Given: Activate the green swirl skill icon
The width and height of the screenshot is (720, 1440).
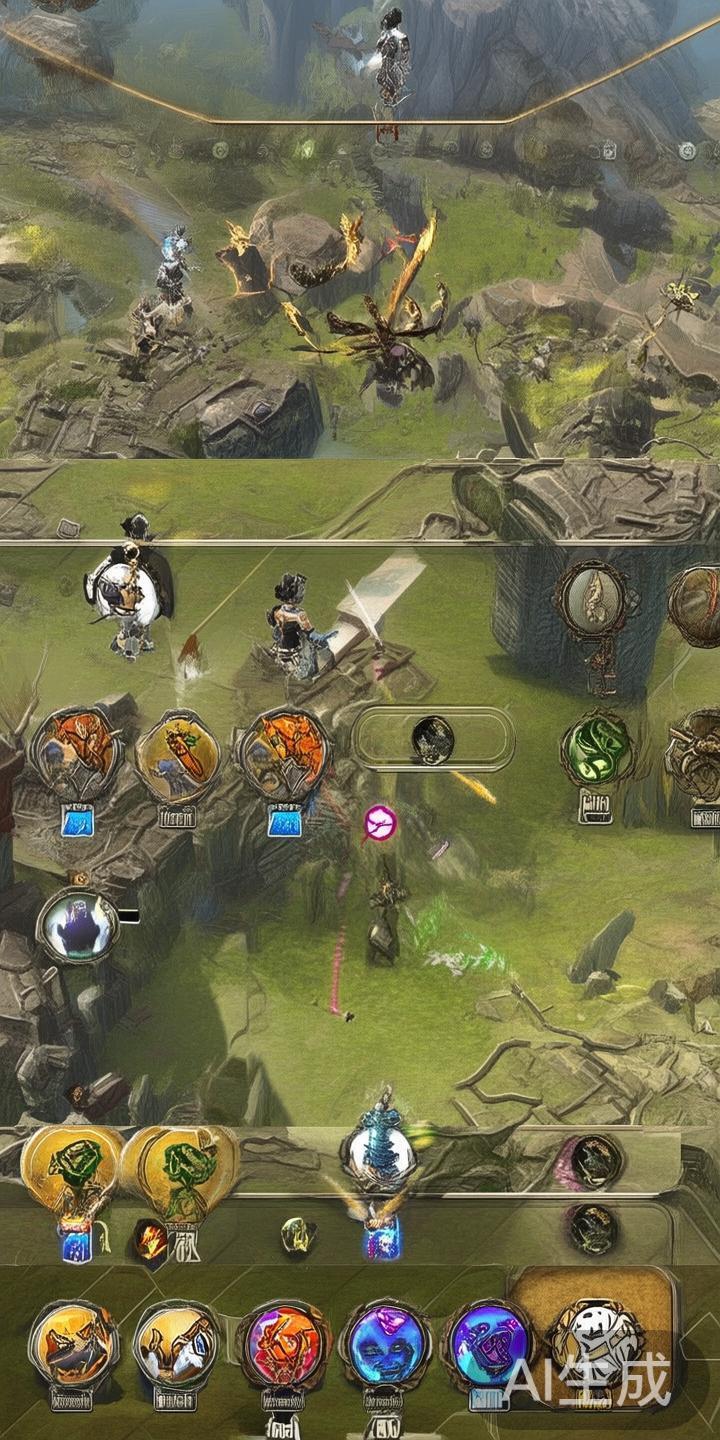Looking at the screenshot, I should 598,749.
